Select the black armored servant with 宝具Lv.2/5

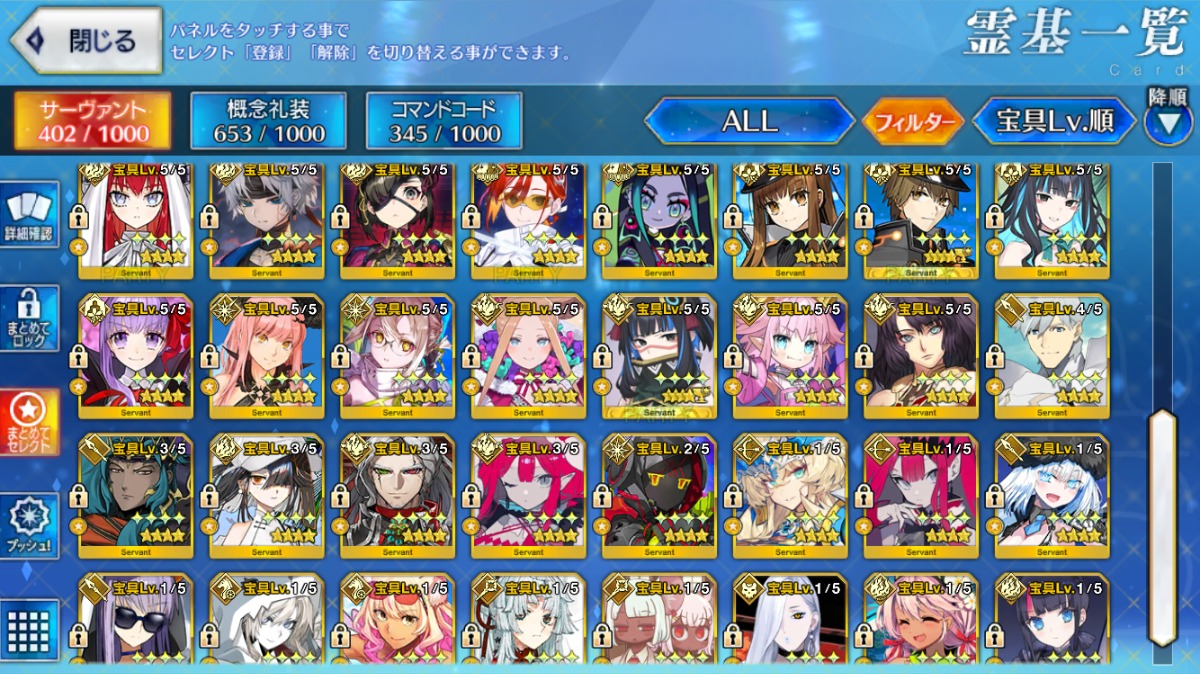tap(659, 495)
